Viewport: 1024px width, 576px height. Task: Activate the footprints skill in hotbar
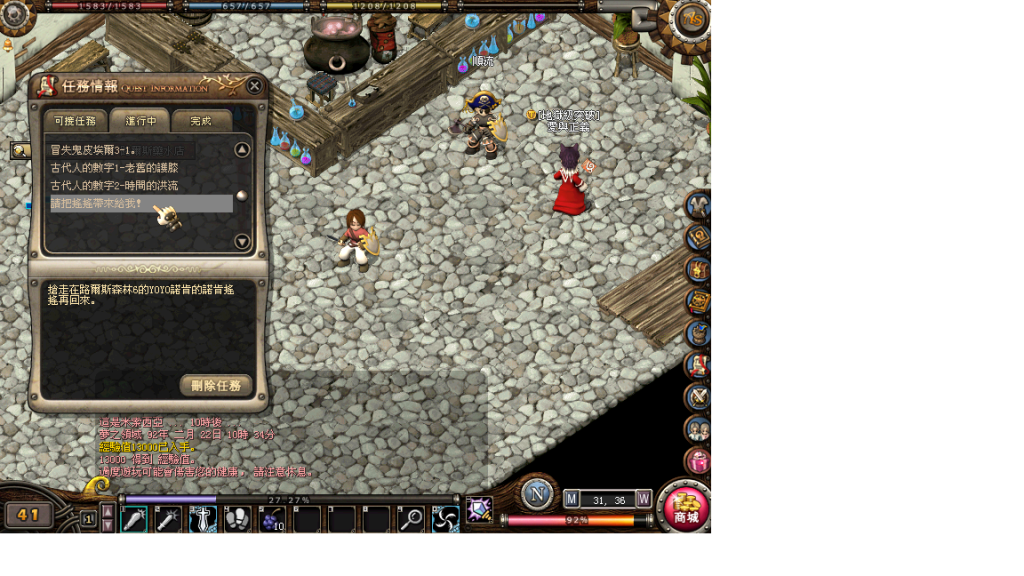238,519
